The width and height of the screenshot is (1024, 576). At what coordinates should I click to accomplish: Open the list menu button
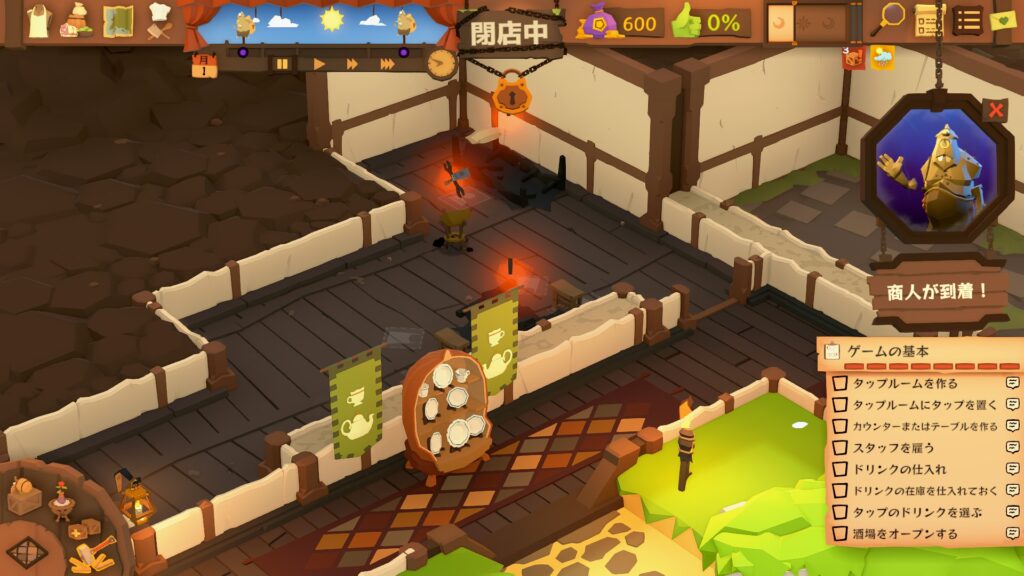pos(966,20)
